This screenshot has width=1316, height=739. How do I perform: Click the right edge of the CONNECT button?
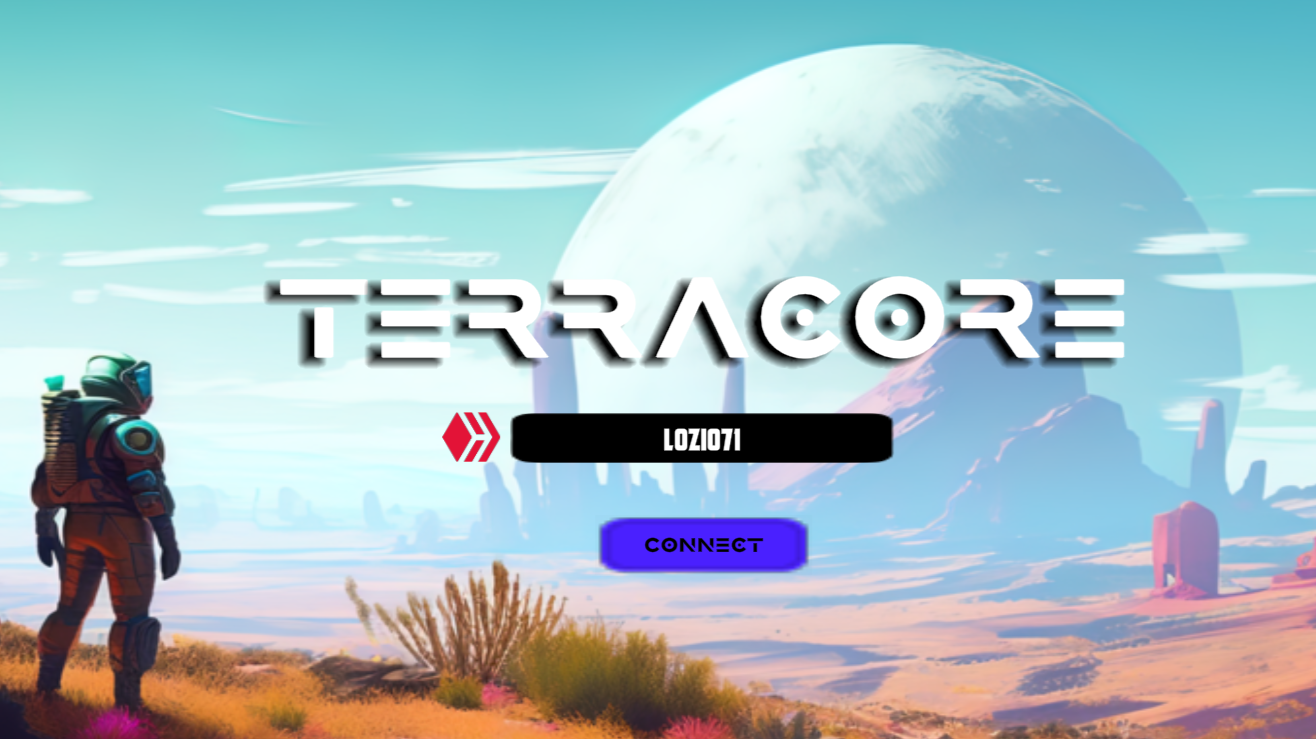(x=795, y=545)
